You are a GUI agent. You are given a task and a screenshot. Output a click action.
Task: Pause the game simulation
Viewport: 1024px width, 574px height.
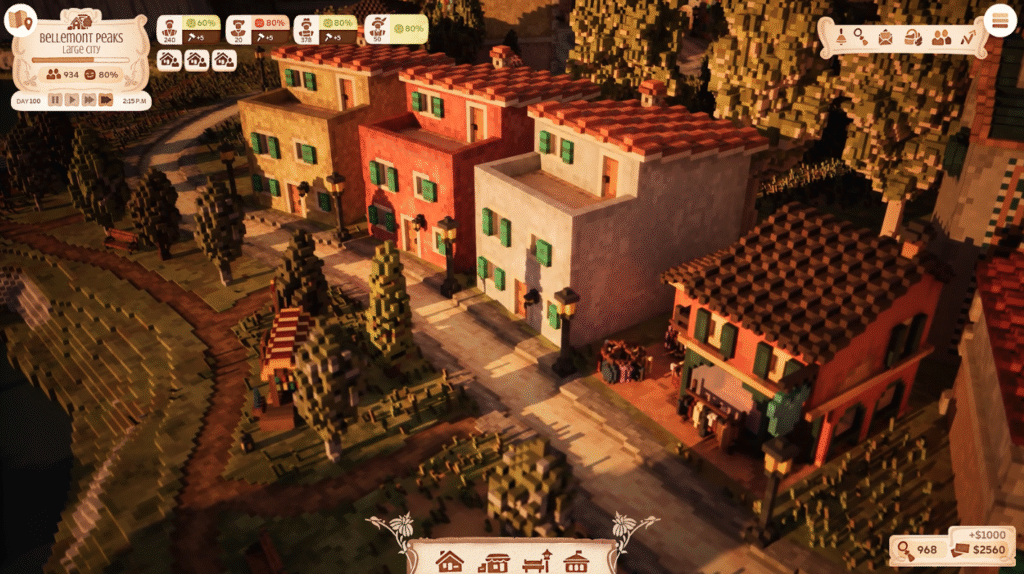55,100
